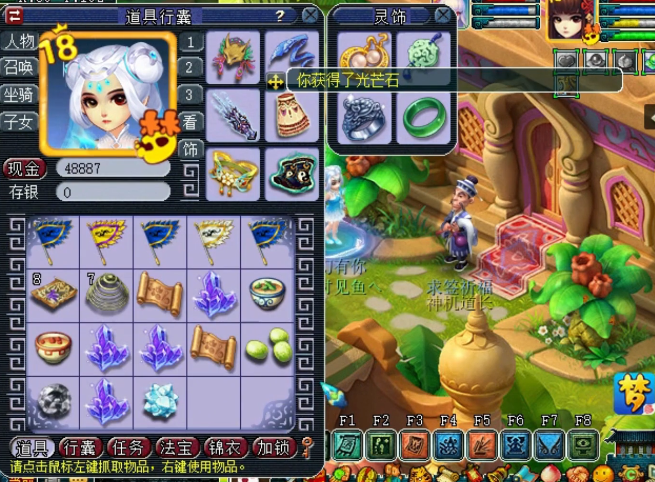
Task: Switch to the 人物 character tab
Action: click(19, 41)
